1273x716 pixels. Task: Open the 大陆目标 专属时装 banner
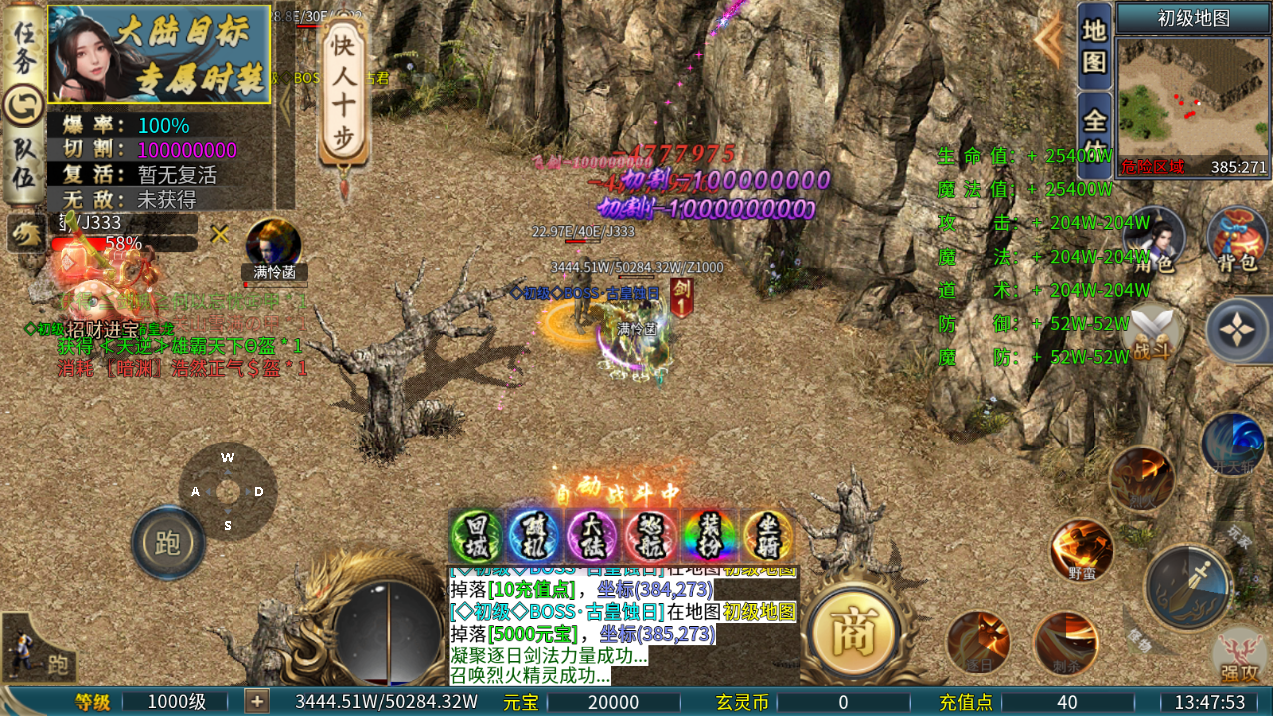click(159, 54)
